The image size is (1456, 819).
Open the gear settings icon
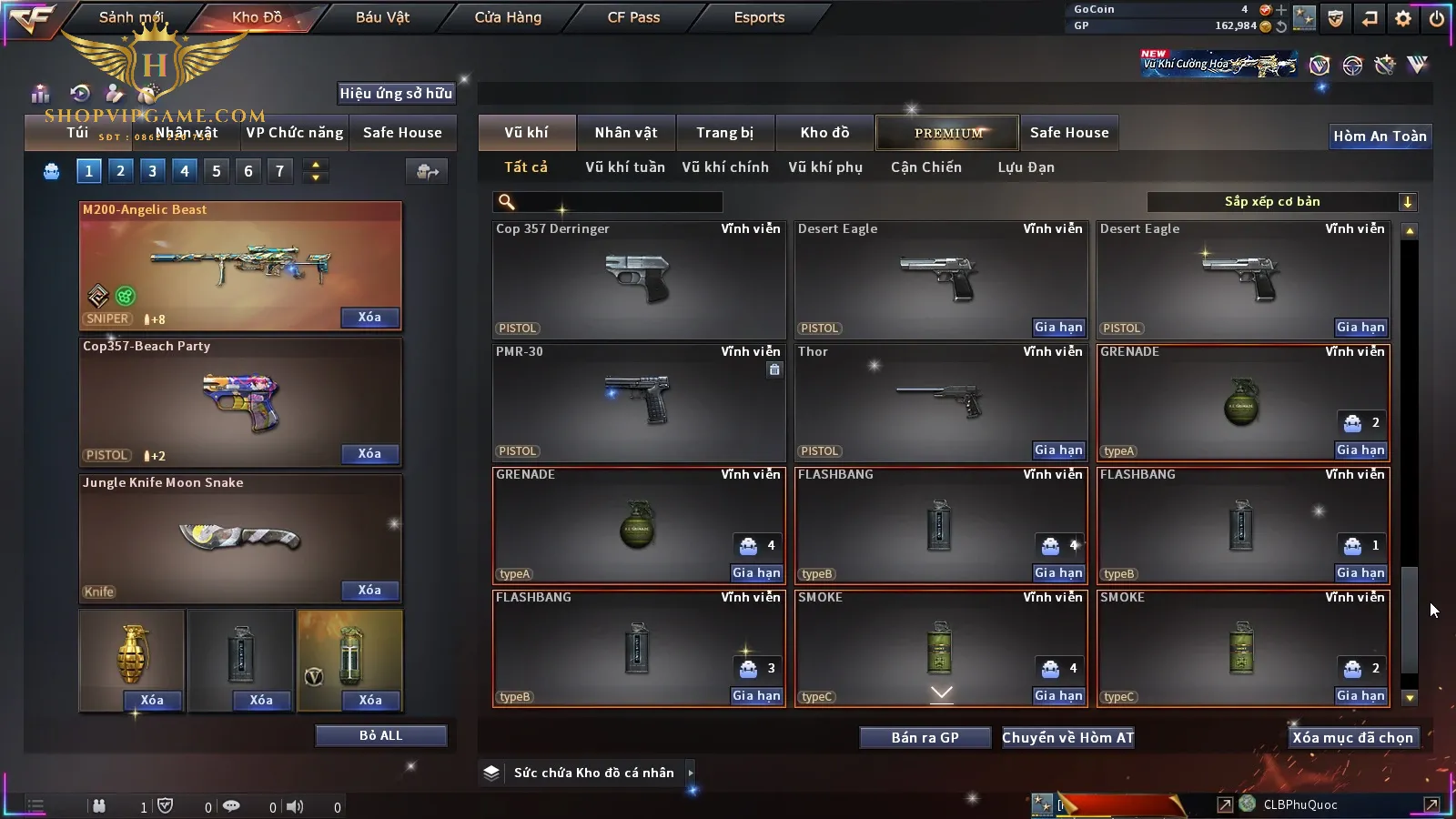(x=1403, y=18)
